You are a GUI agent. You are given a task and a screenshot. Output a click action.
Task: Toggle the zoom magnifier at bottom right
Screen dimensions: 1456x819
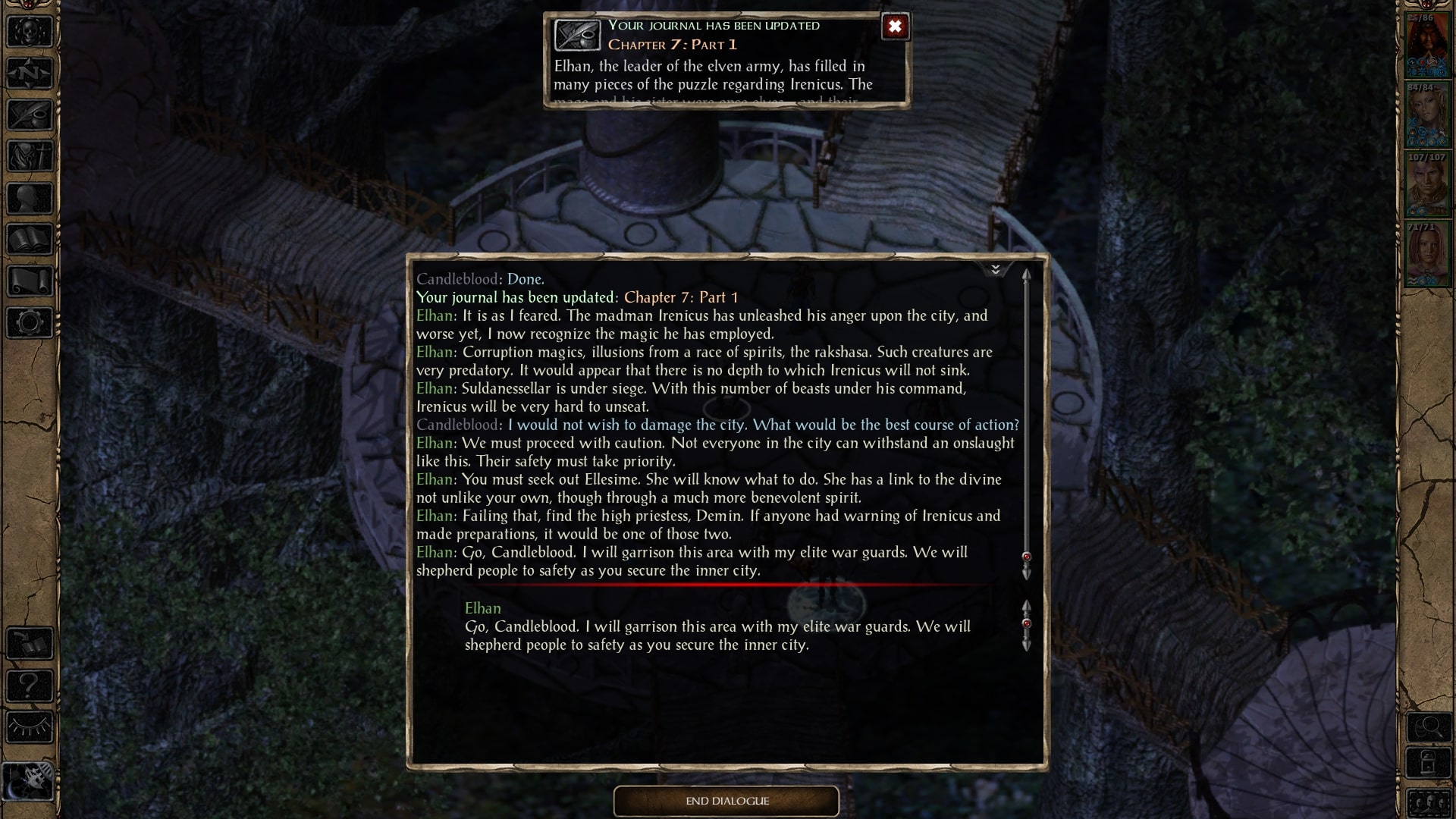(1429, 726)
